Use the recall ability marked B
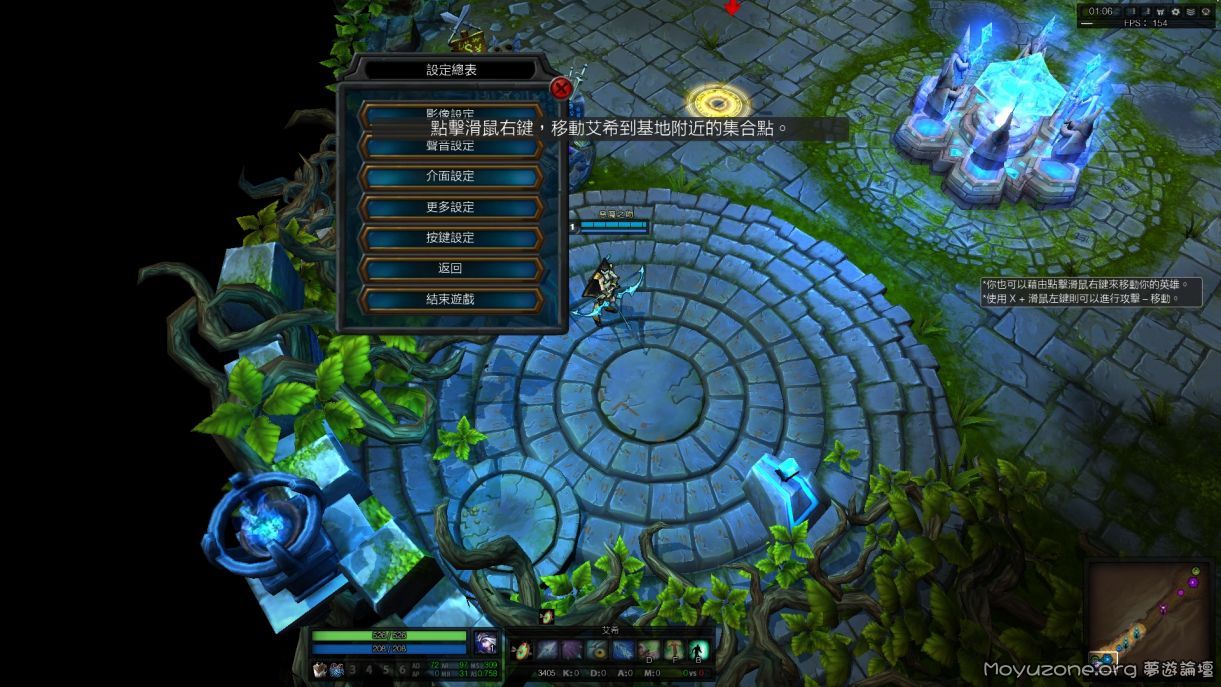 click(699, 651)
